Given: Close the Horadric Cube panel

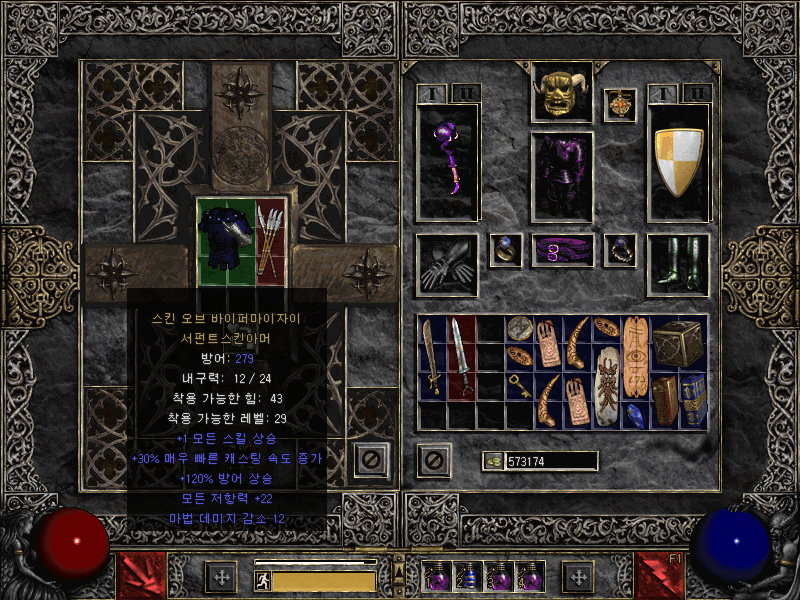Looking at the screenshot, I should click(372, 459).
